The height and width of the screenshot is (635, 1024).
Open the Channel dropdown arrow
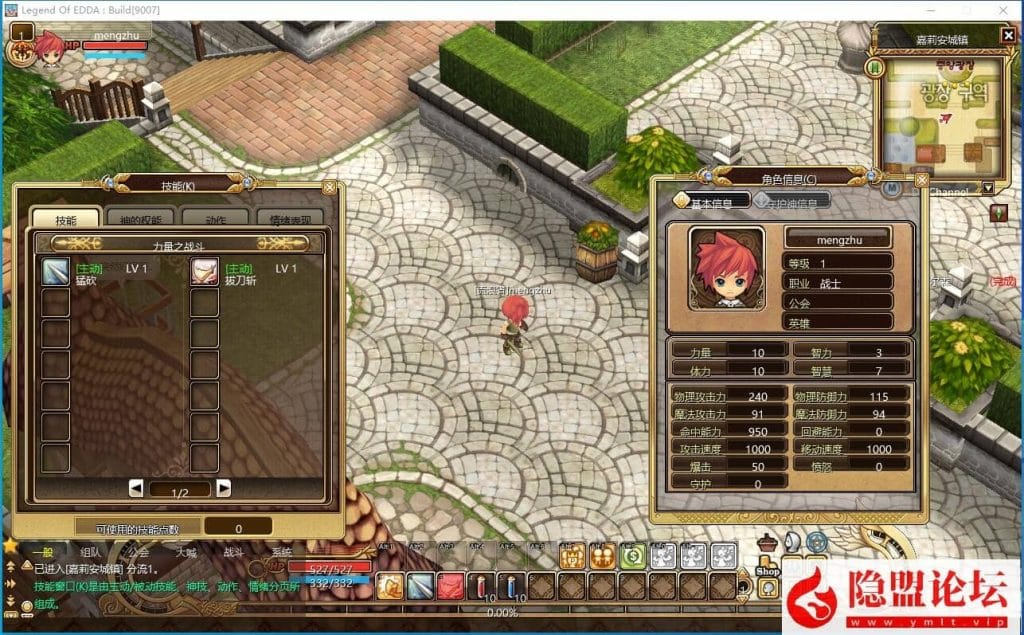tap(988, 188)
